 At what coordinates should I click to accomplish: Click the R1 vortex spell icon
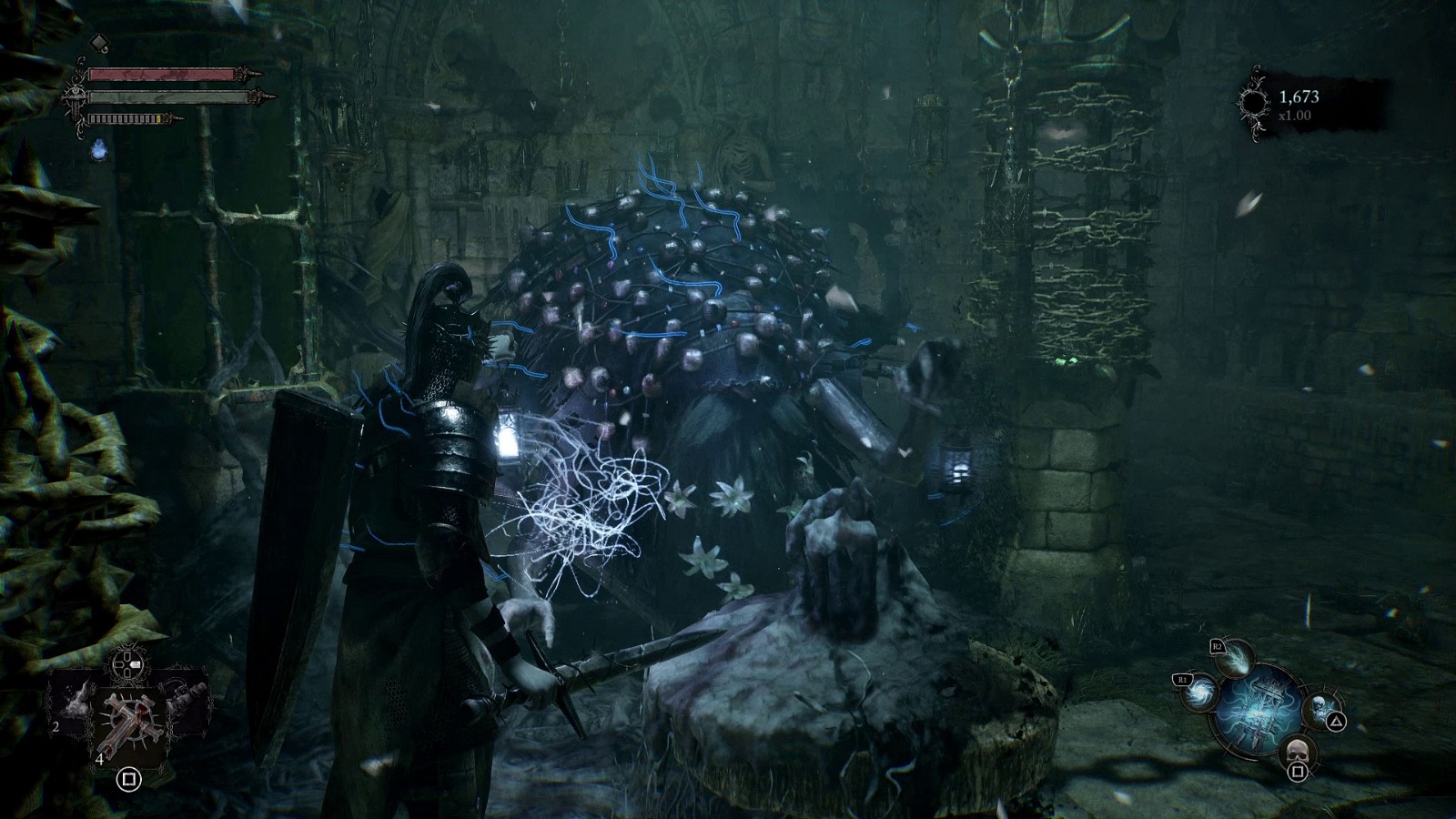pyautogui.click(x=1199, y=693)
